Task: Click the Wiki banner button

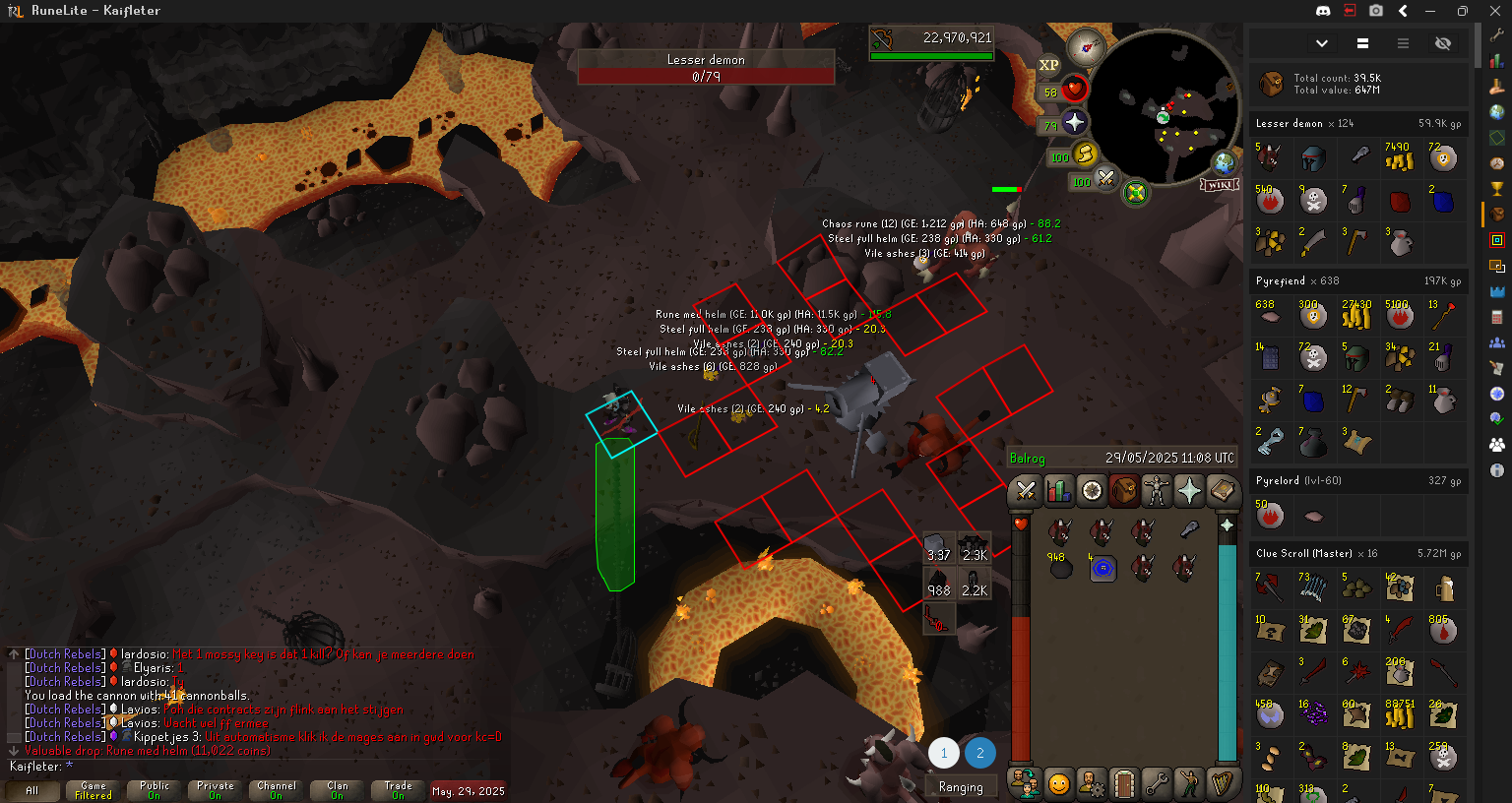Action: point(1219,185)
